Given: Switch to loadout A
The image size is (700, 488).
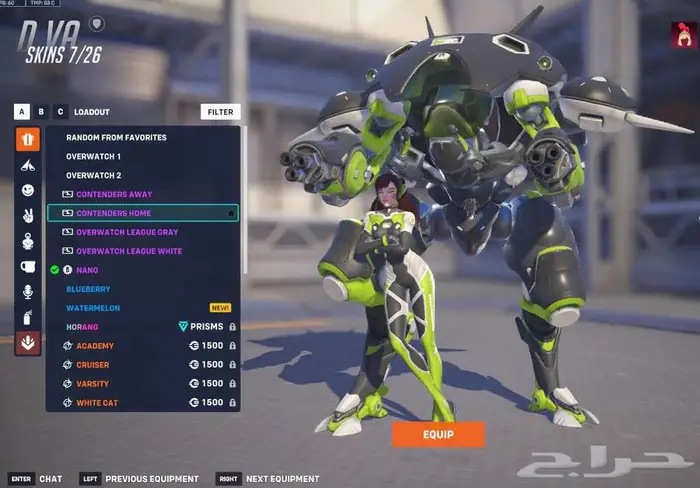Looking at the screenshot, I should coord(22,112).
